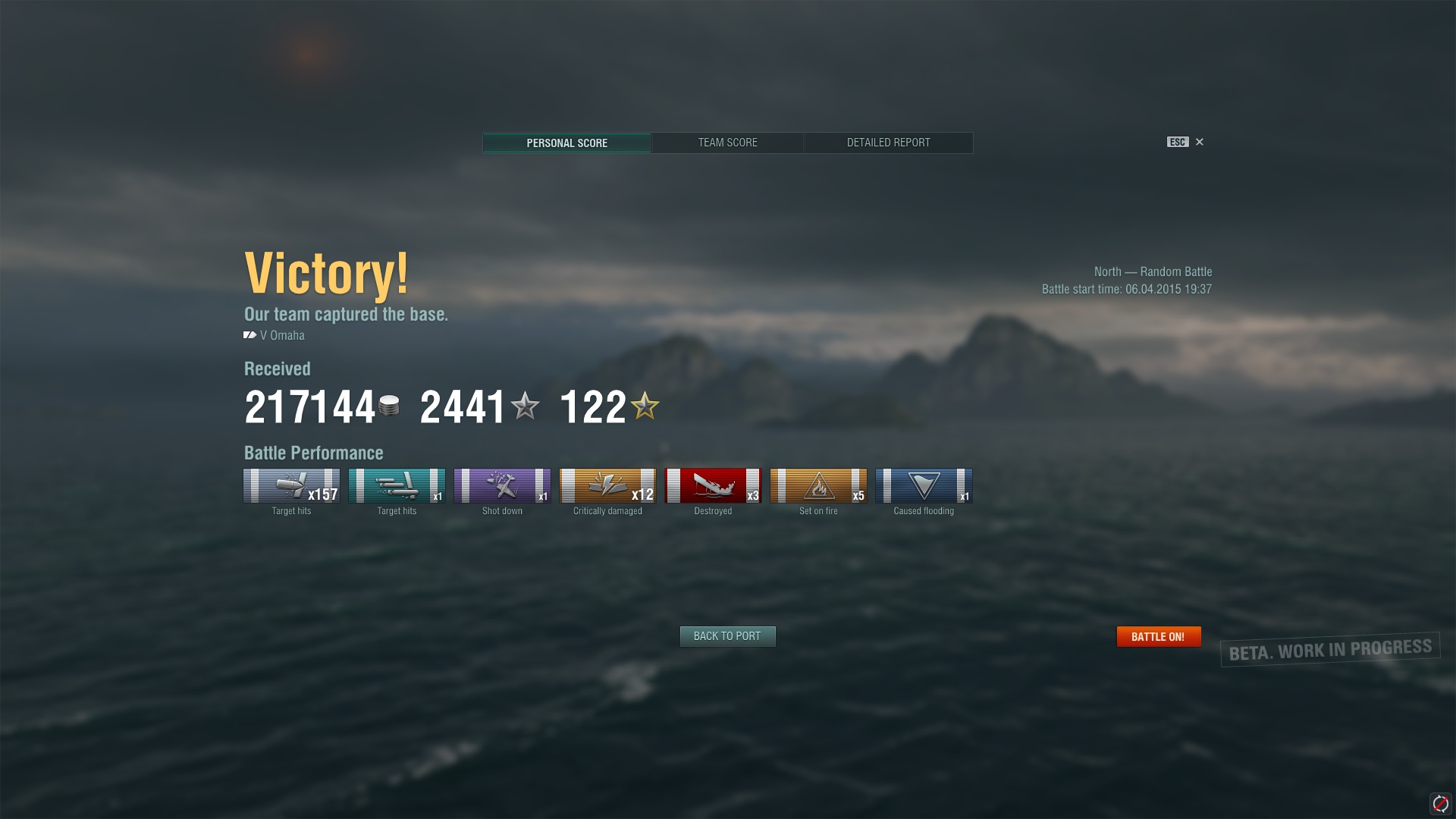The image size is (1456, 819).
Task: Close the results screen with X
Action: click(1200, 142)
